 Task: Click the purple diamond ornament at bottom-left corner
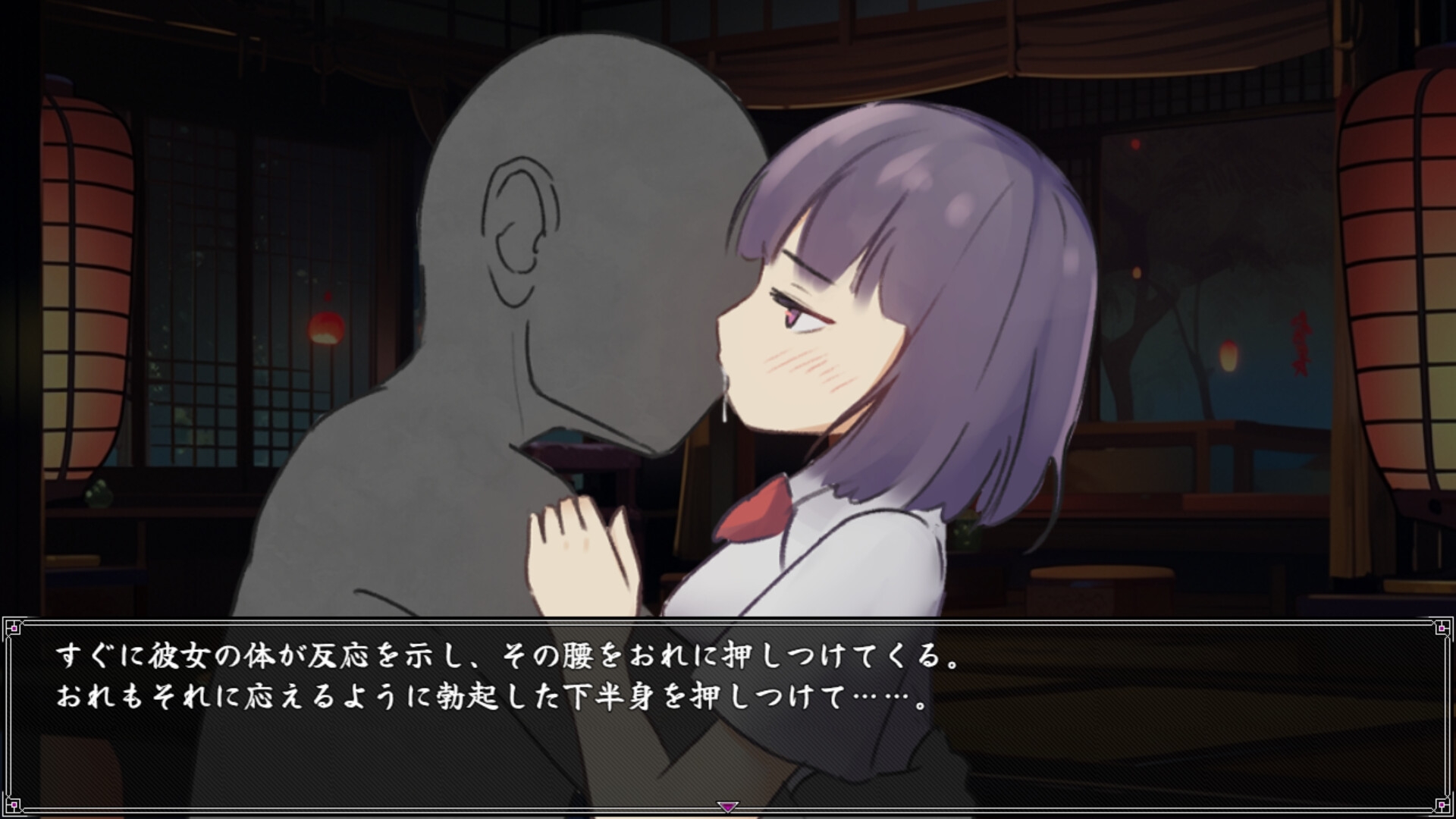coord(15,805)
